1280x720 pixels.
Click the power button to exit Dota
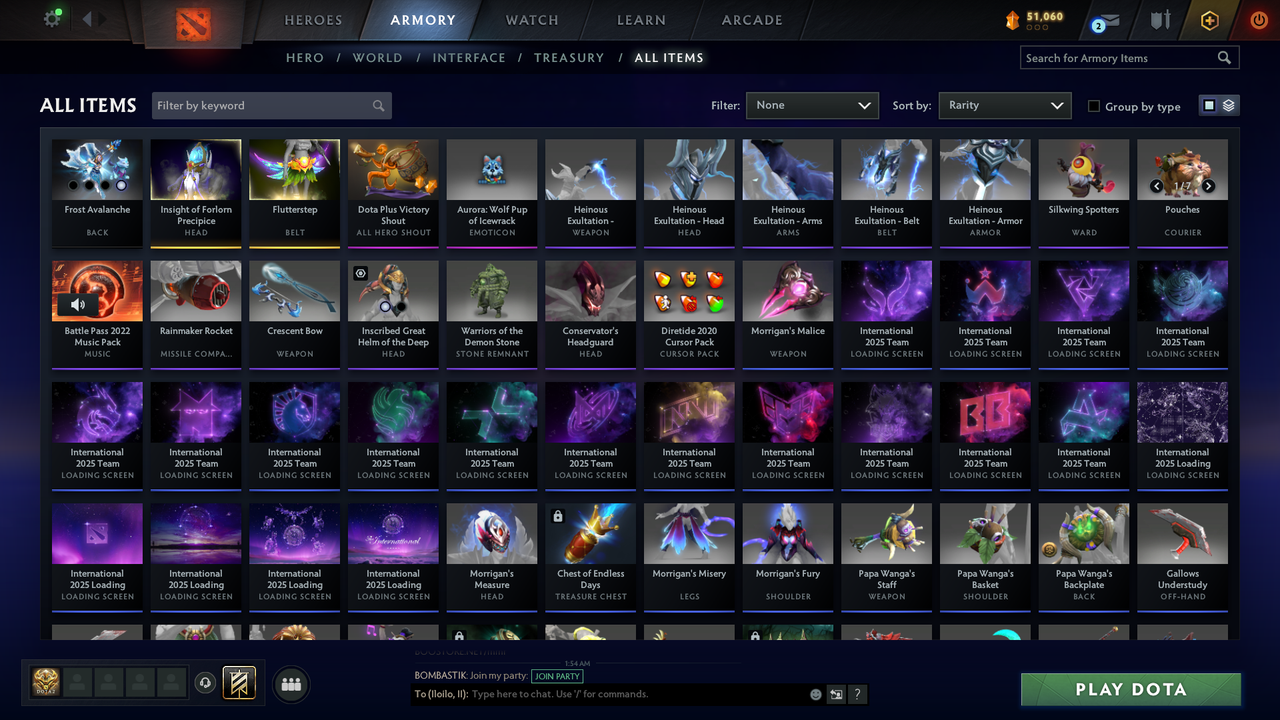pos(1258,20)
